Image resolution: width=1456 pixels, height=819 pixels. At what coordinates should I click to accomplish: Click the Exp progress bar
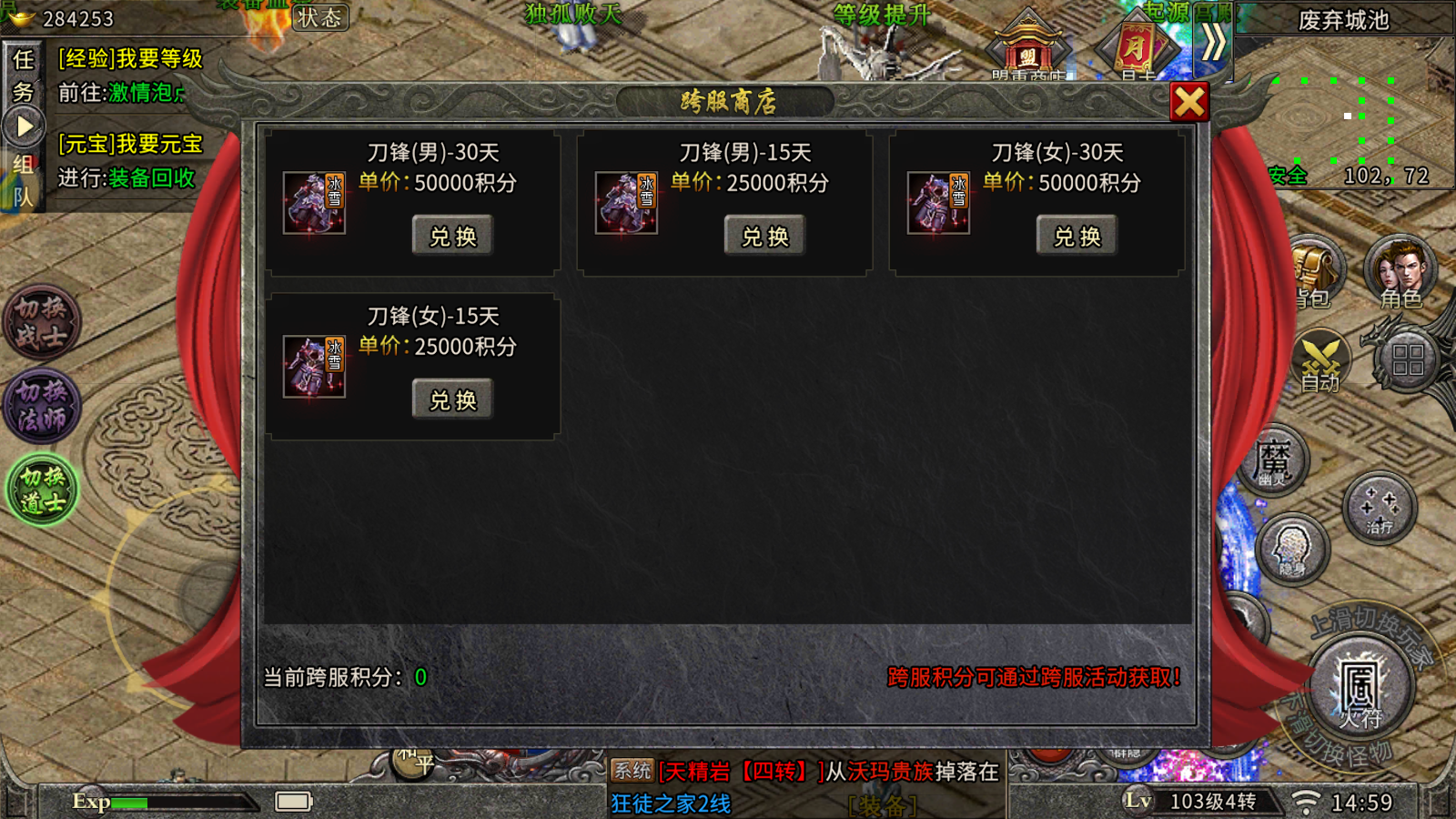coord(182,804)
